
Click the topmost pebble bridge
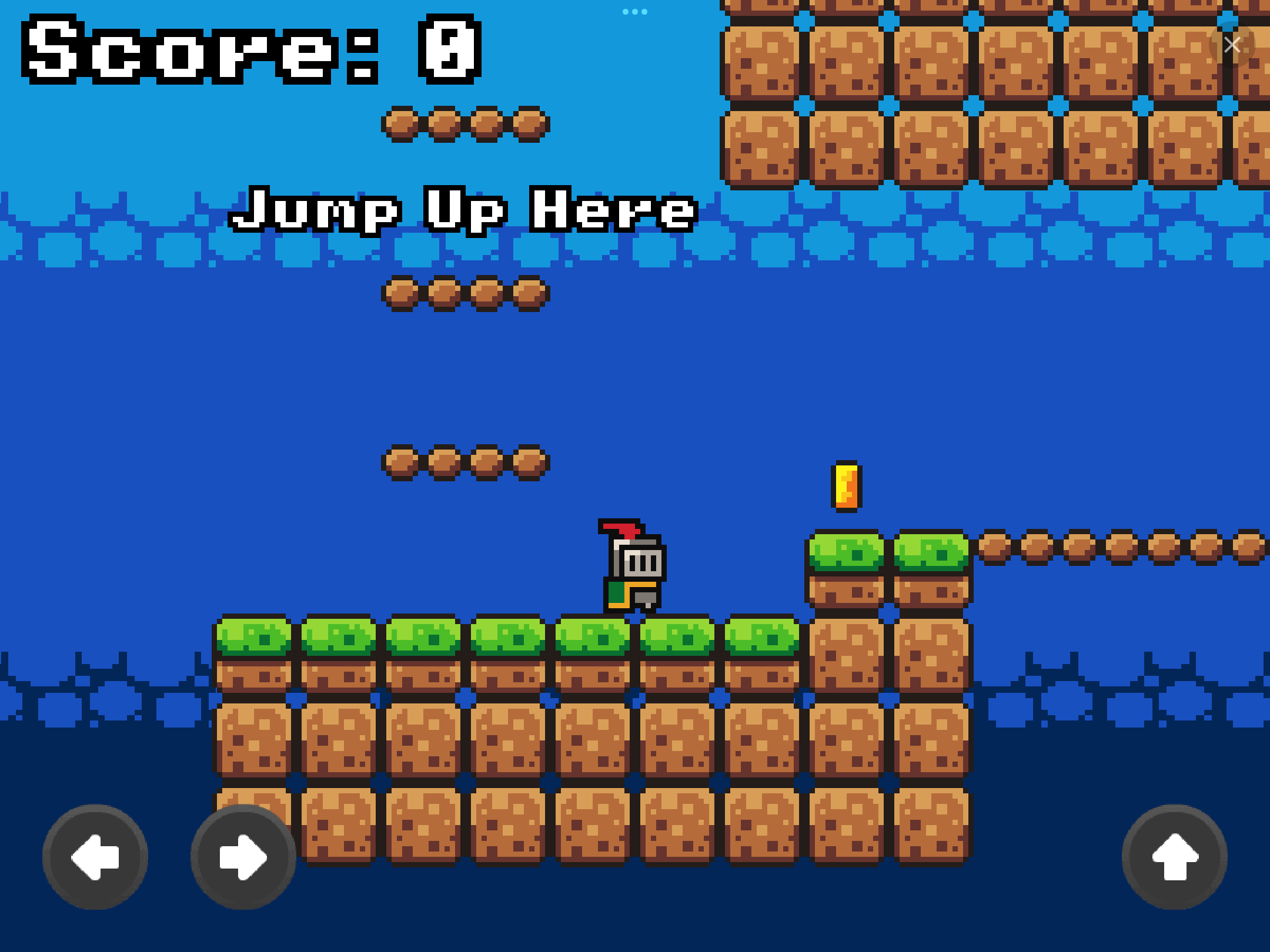pos(464,123)
